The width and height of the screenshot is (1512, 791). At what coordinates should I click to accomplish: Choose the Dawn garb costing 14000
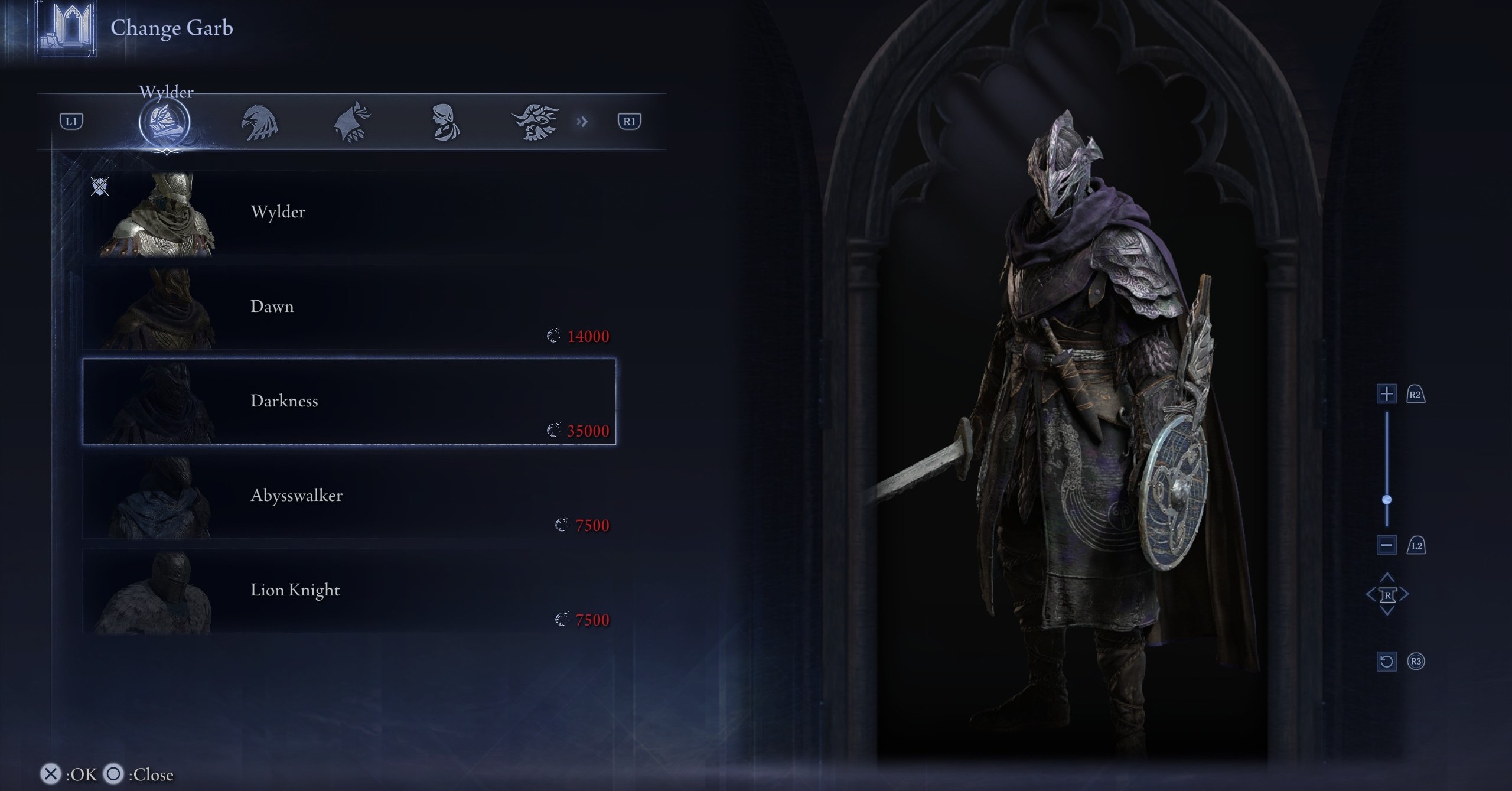pos(348,307)
